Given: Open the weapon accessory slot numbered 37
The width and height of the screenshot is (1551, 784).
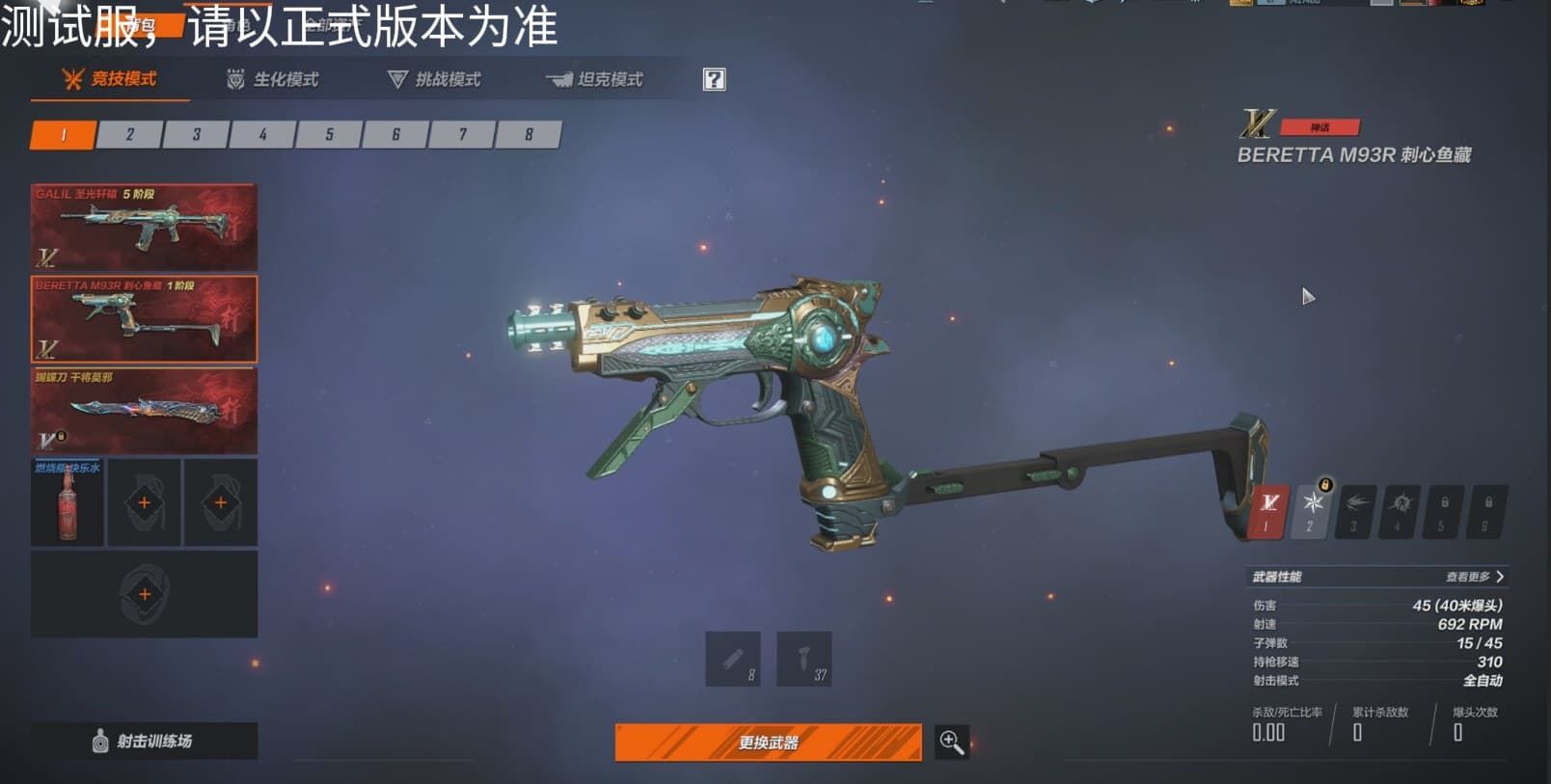Looking at the screenshot, I should coord(803,659).
